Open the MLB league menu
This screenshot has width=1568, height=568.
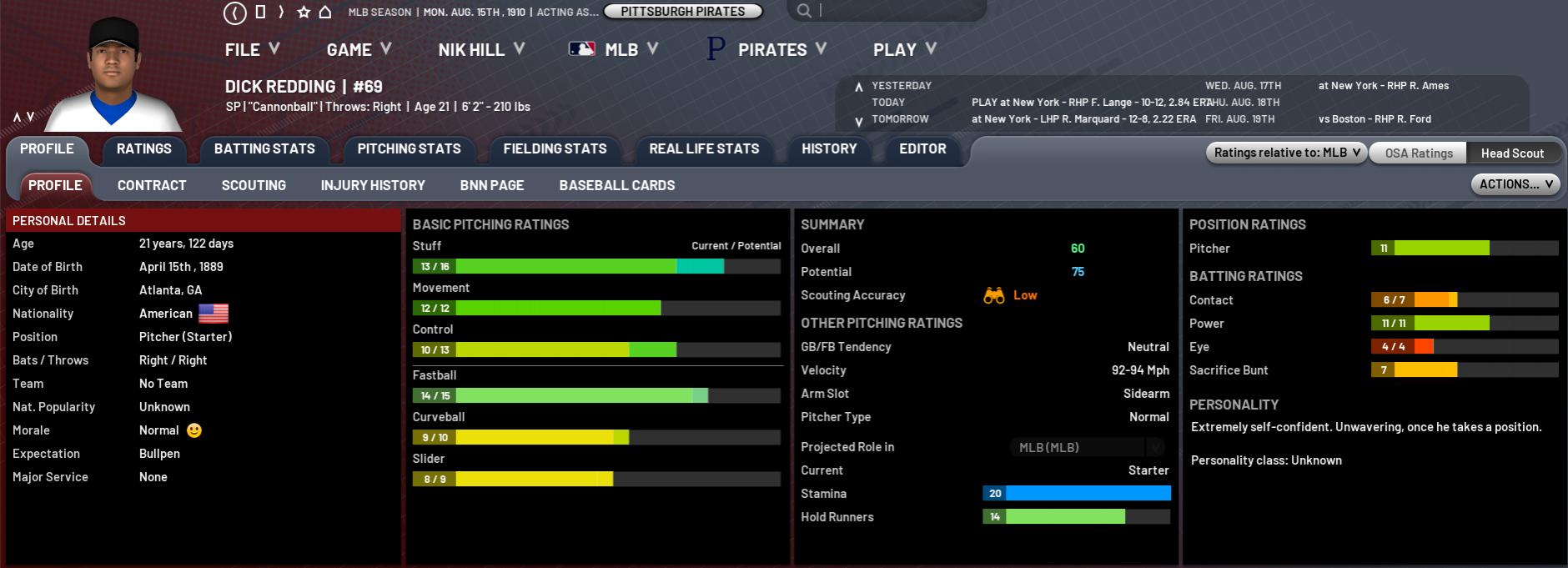point(614,50)
